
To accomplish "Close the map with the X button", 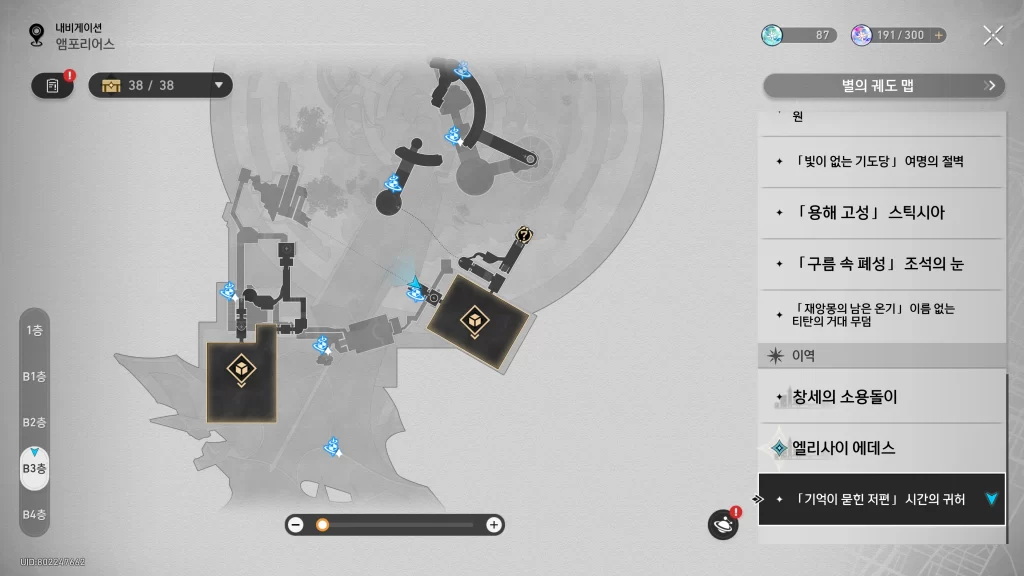I will click(x=992, y=35).
